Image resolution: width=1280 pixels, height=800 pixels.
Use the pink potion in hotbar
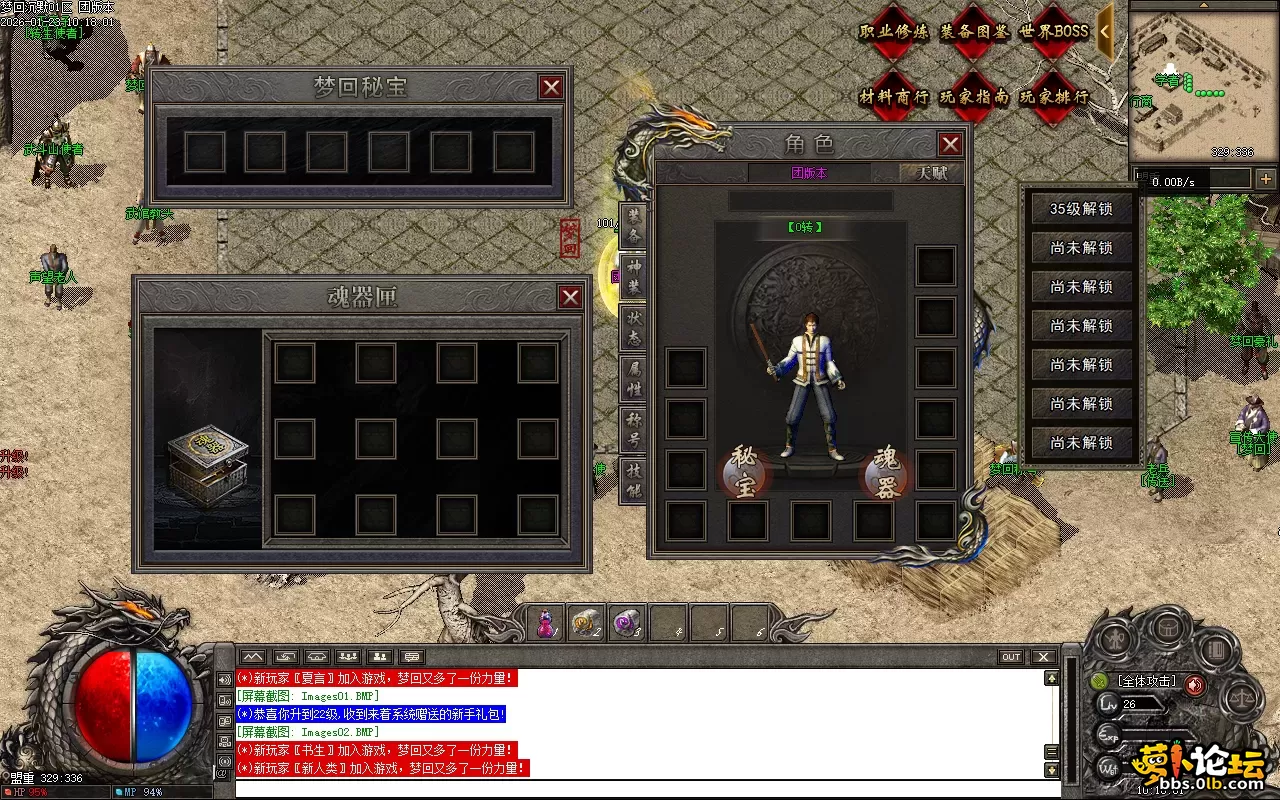[x=546, y=624]
